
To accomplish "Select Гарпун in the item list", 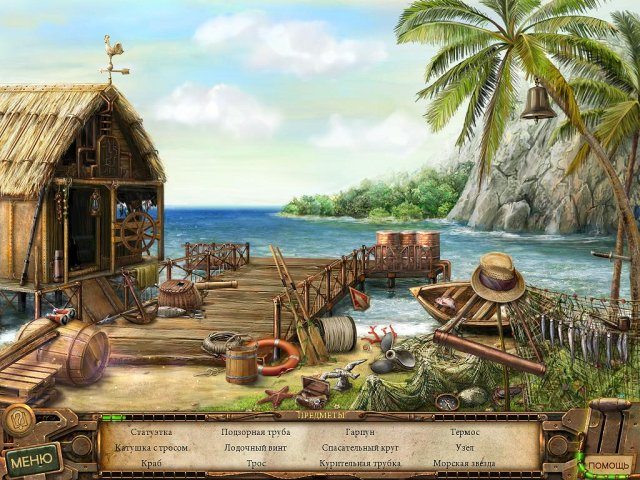I will point(360,432).
